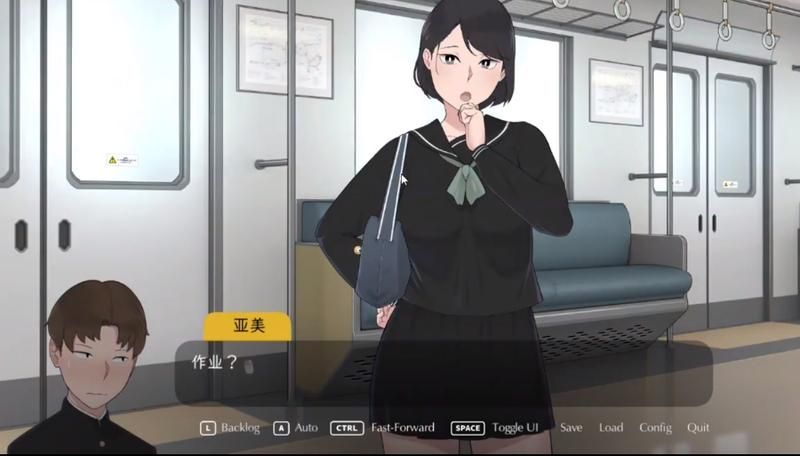Open the Config settings
This screenshot has width=800, height=456.
655,428
